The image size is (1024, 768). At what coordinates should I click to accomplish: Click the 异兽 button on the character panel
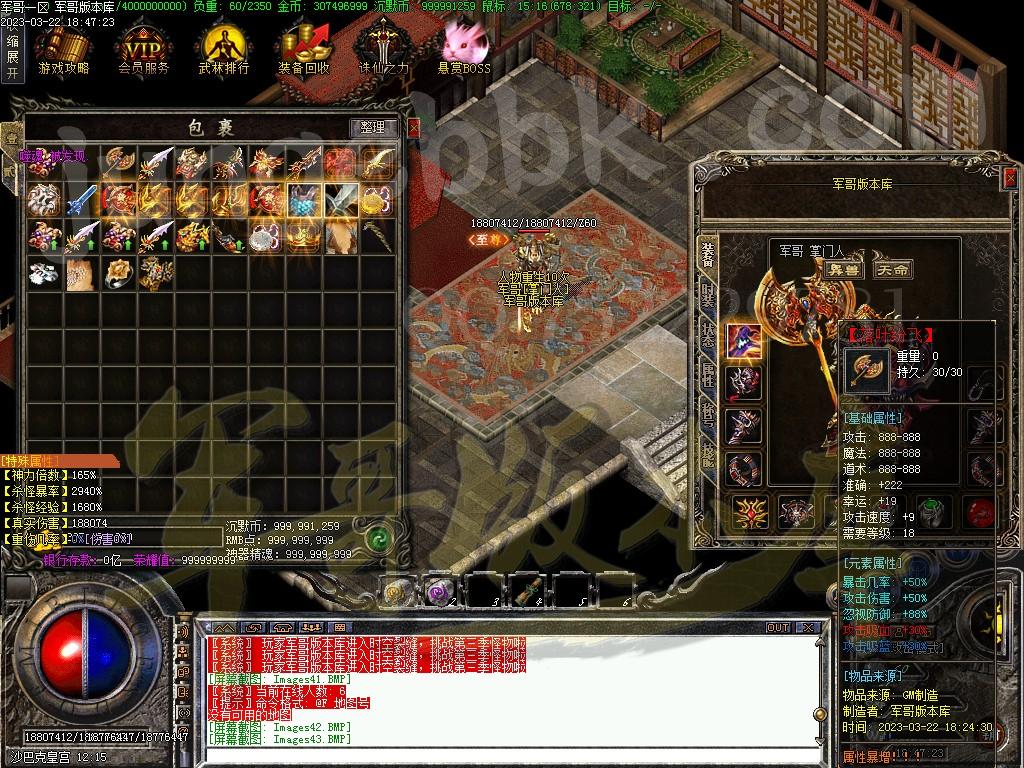pos(845,269)
